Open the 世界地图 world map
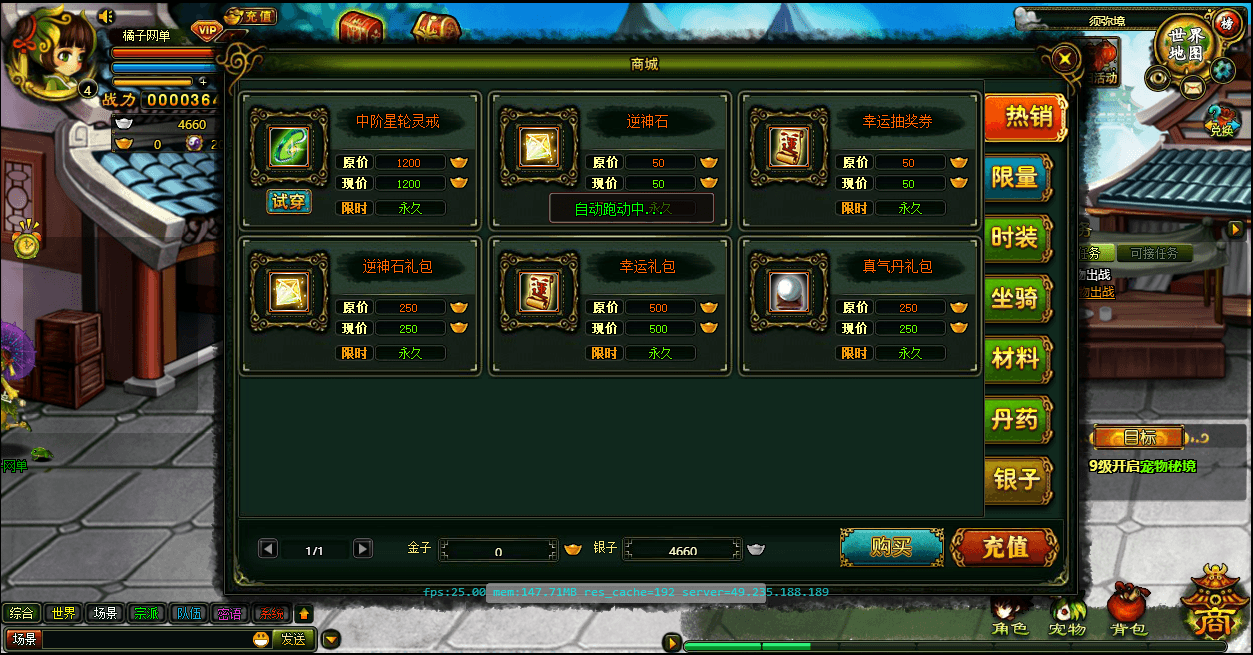This screenshot has width=1253, height=655. pyautogui.click(x=1187, y=45)
